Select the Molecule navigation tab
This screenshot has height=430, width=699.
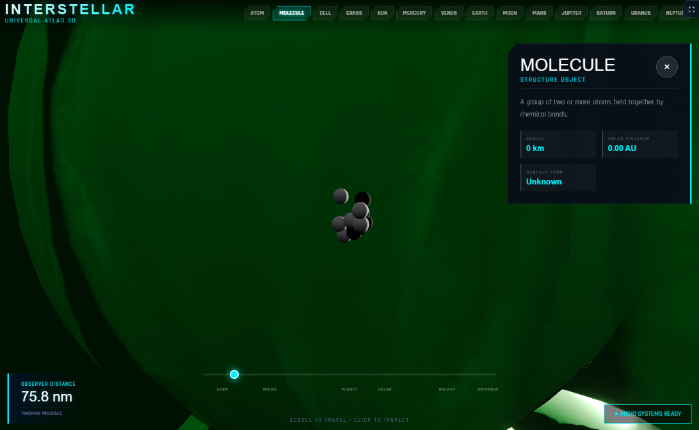pos(292,13)
